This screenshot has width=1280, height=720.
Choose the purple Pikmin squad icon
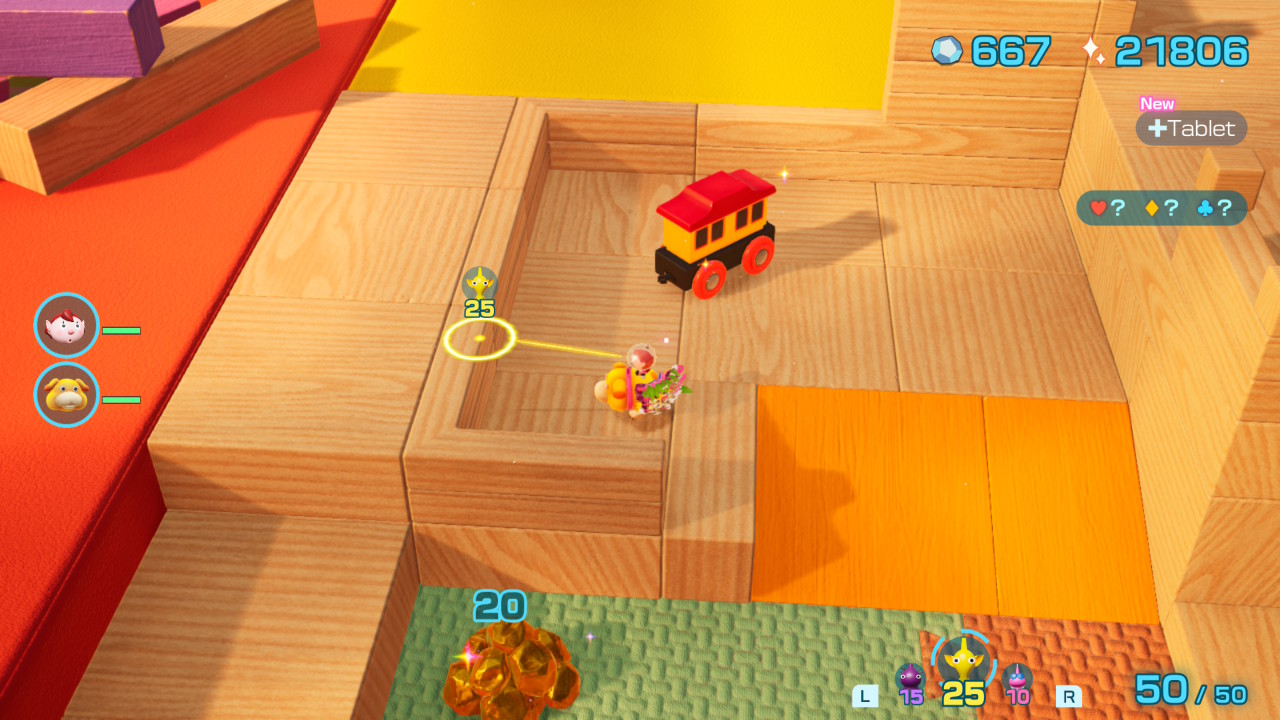[910, 678]
